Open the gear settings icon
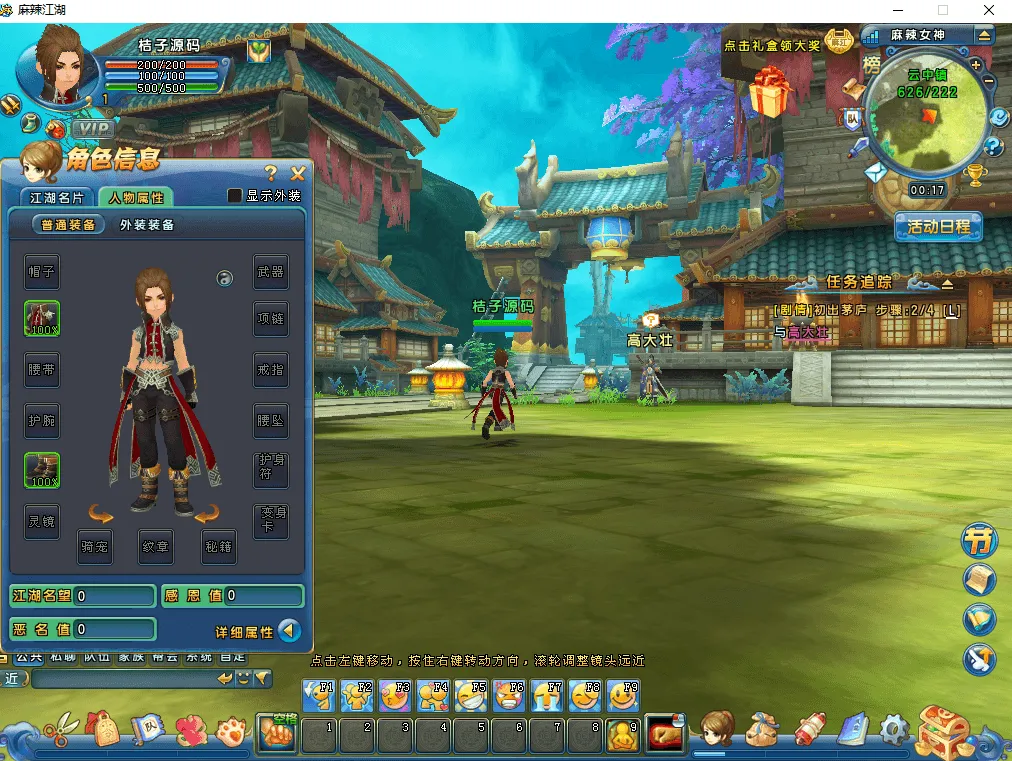This screenshot has height=761, width=1012. [892, 732]
